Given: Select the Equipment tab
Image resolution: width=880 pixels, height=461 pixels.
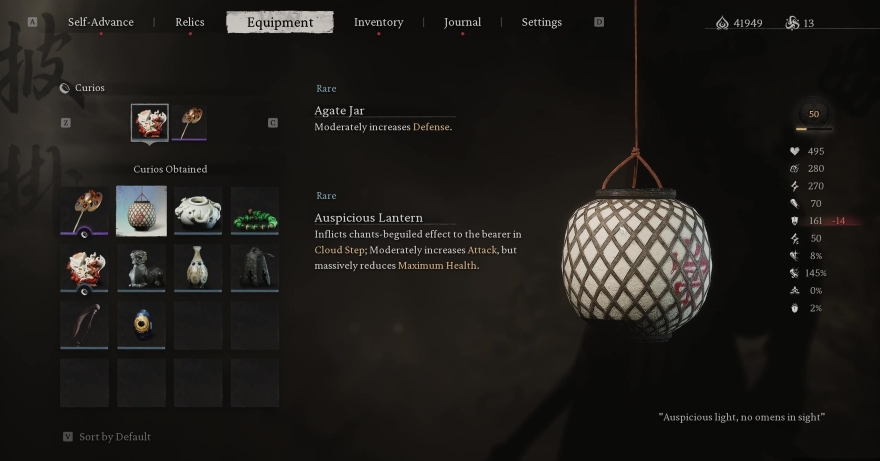Looking at the screenshot, I should (x=280, y=22).
